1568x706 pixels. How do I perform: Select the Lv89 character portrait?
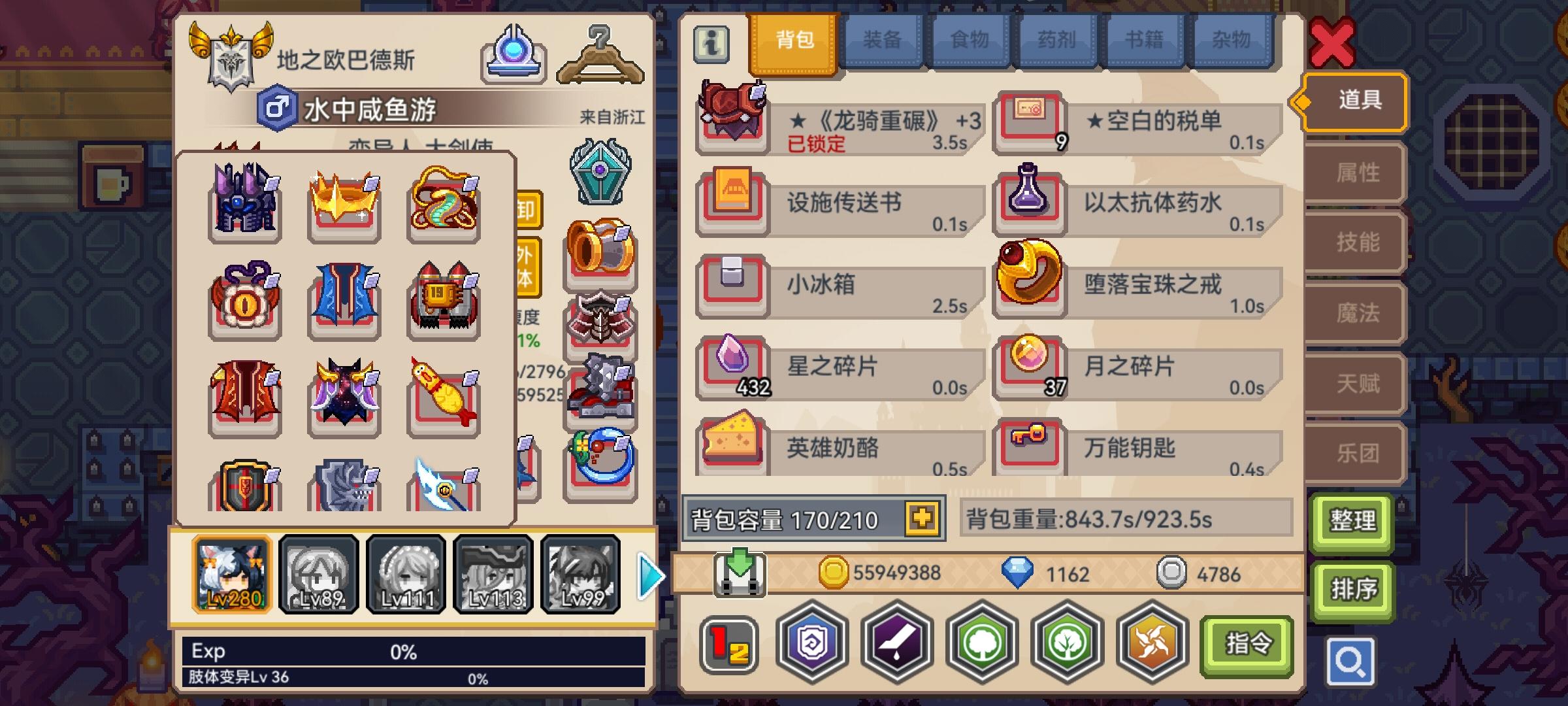click(319, 574)
